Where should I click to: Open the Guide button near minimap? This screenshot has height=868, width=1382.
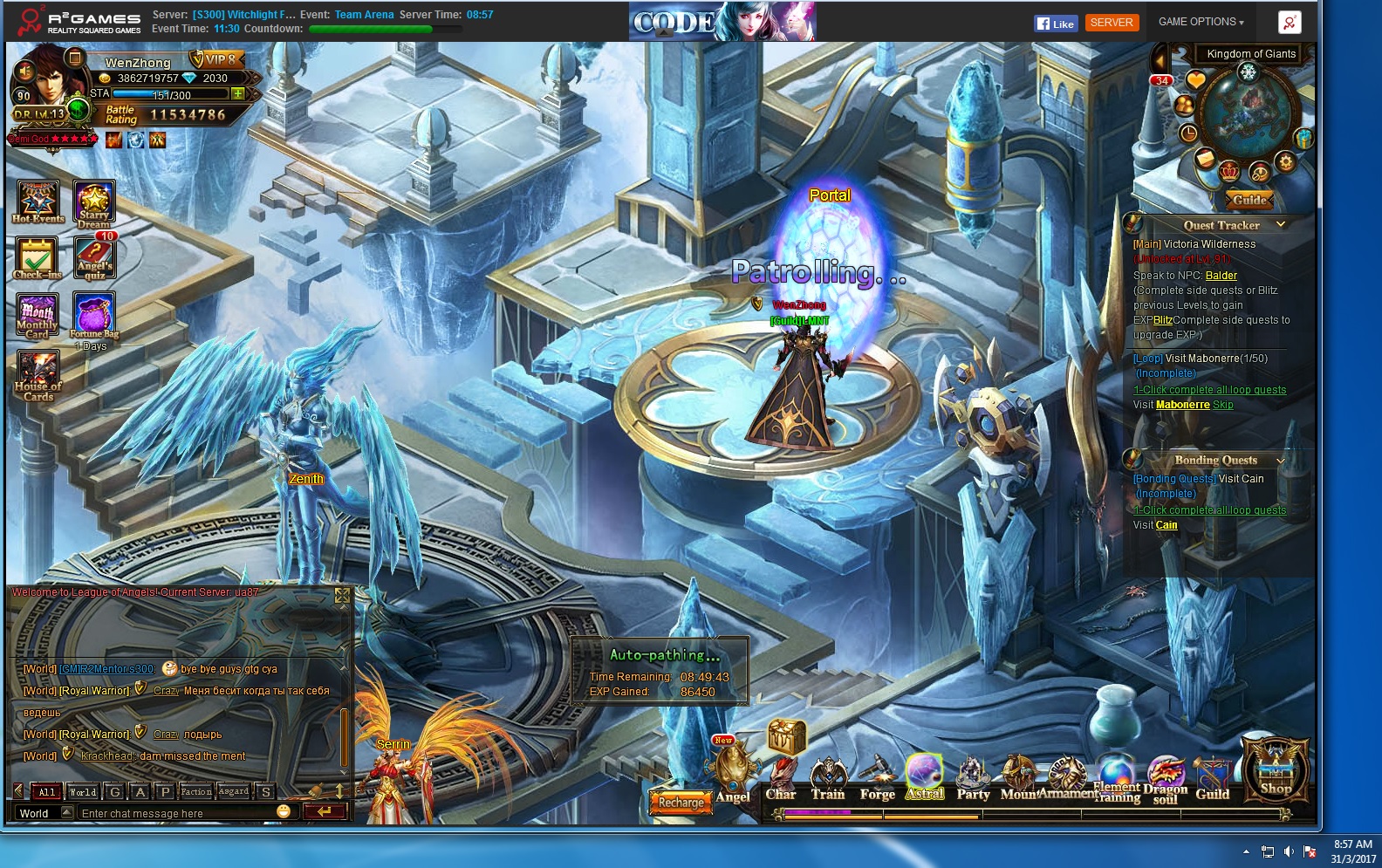coord(1249,200)
